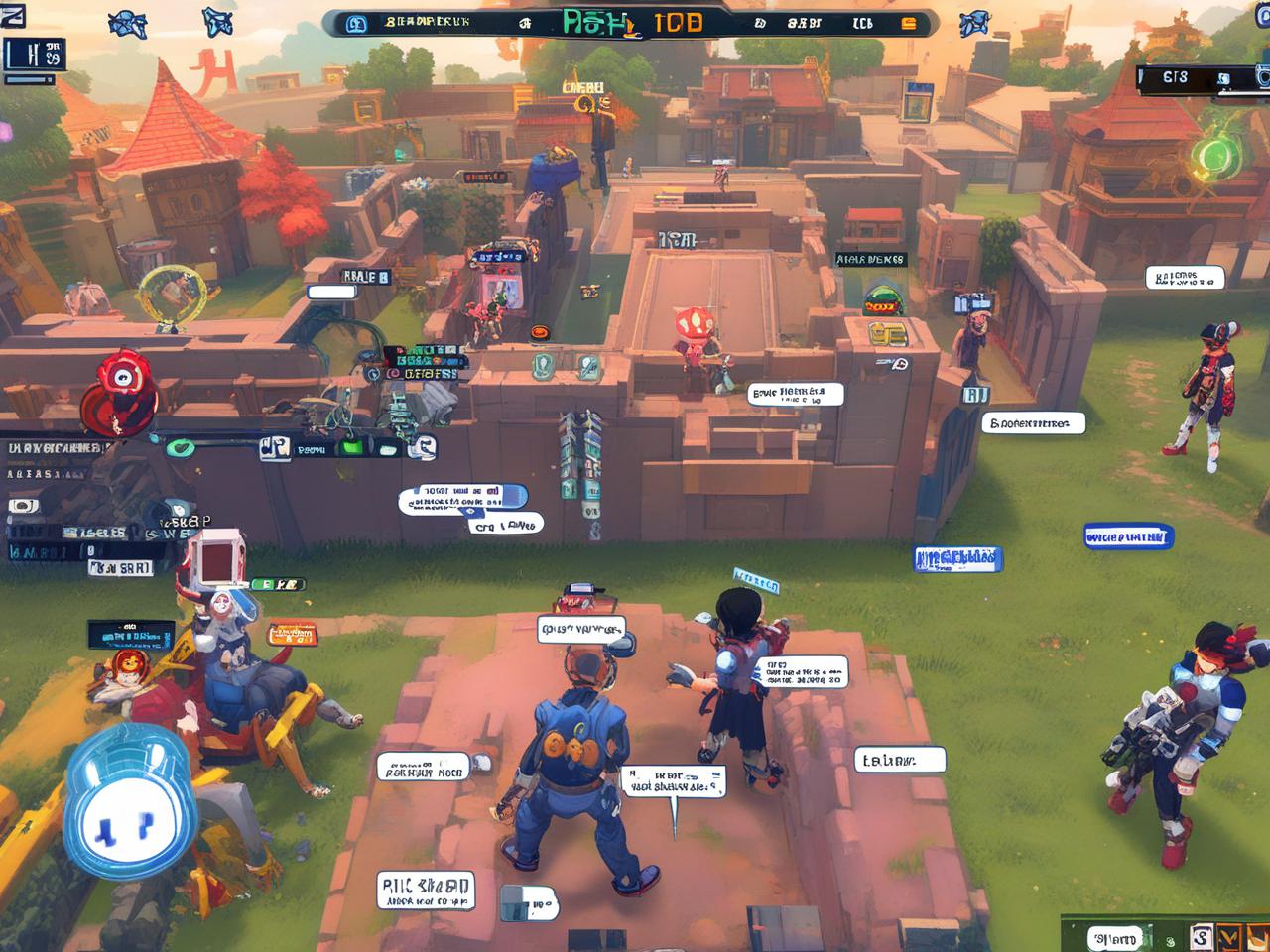Click the white 'RIIC SKARD' label box

coord(426,891)
